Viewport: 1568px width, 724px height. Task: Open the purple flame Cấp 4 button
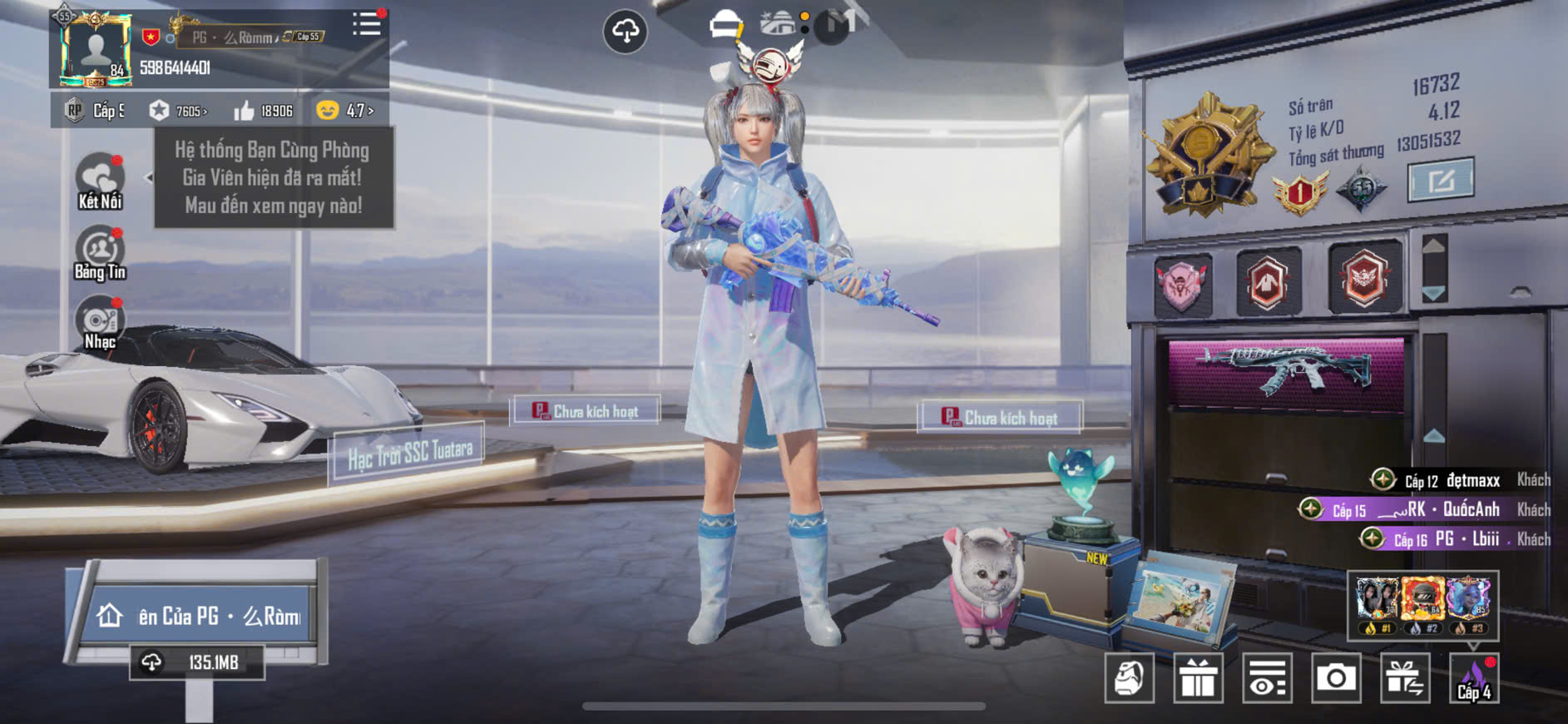(1473, 678)
